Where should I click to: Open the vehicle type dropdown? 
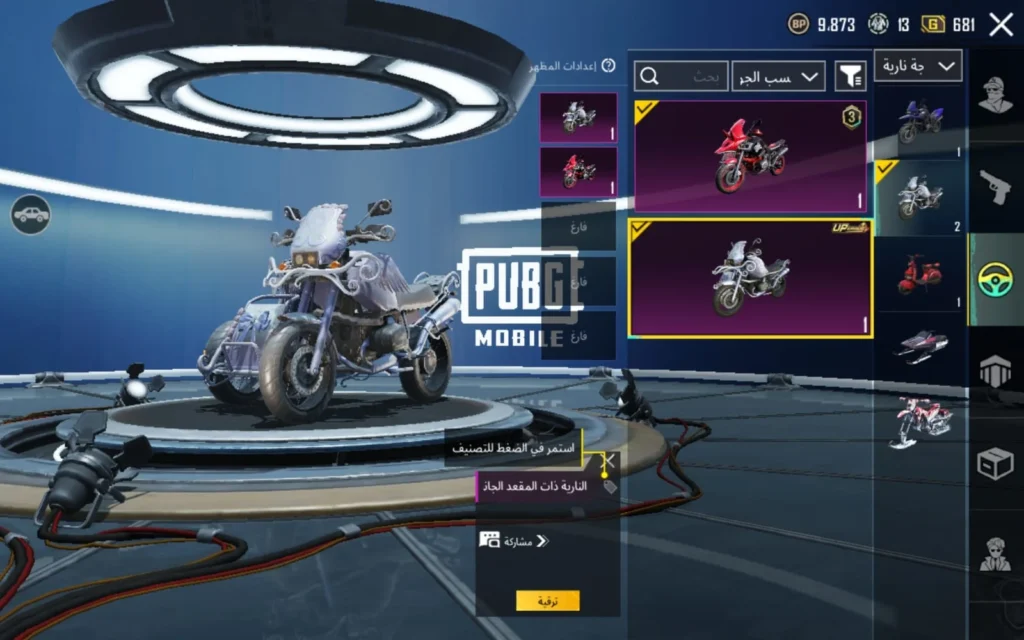click(x=918, y=66)
